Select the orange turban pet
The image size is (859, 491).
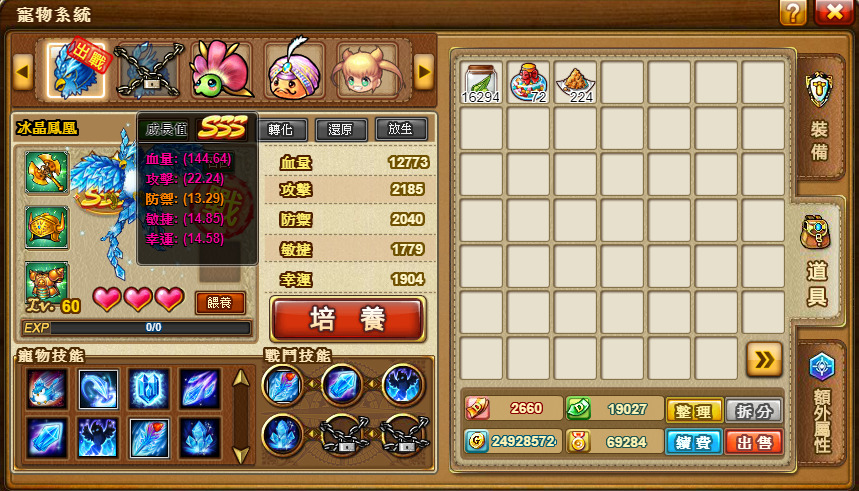pyautogui.click(x=296, y=70)
